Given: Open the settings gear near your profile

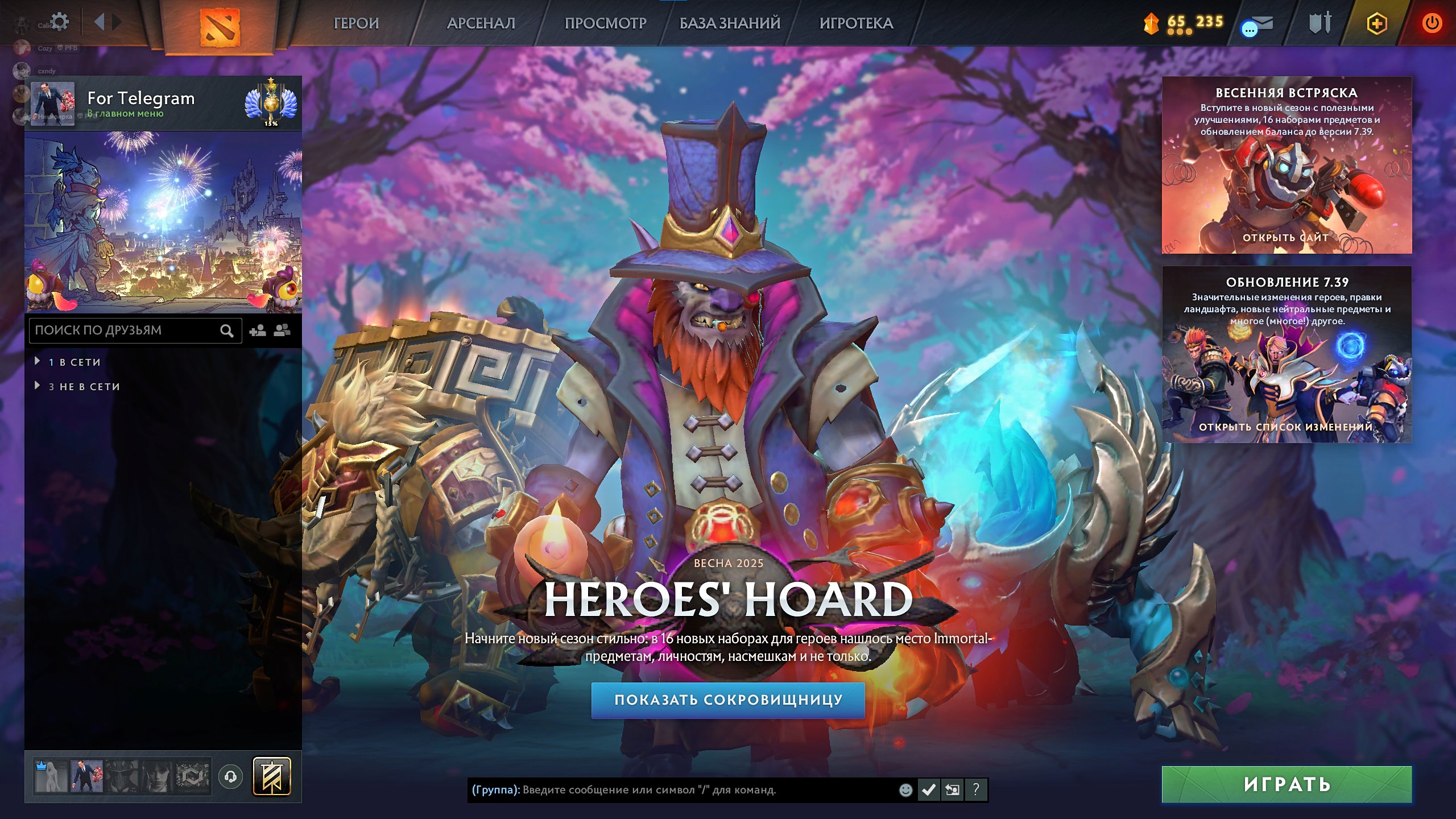Looking at the screenshot, I should click(x=59, y=20).
